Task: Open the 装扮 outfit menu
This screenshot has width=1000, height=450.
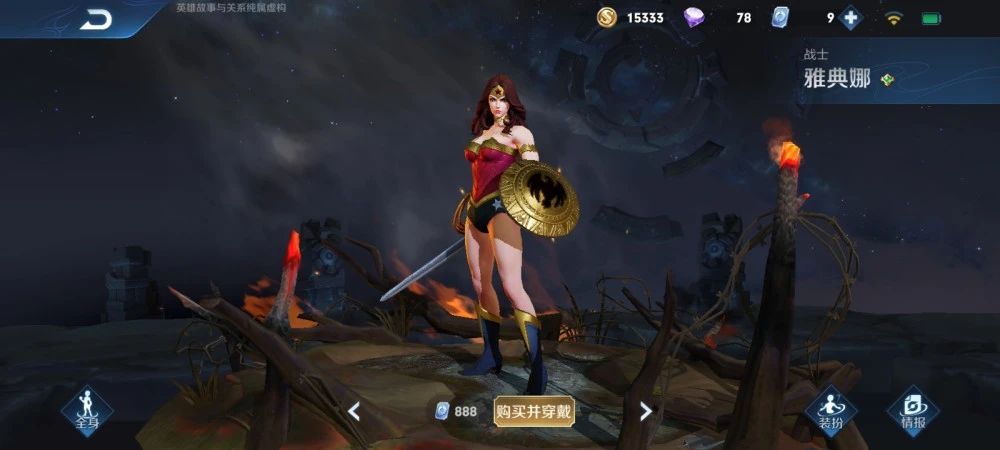Action: tap(831, 410)
